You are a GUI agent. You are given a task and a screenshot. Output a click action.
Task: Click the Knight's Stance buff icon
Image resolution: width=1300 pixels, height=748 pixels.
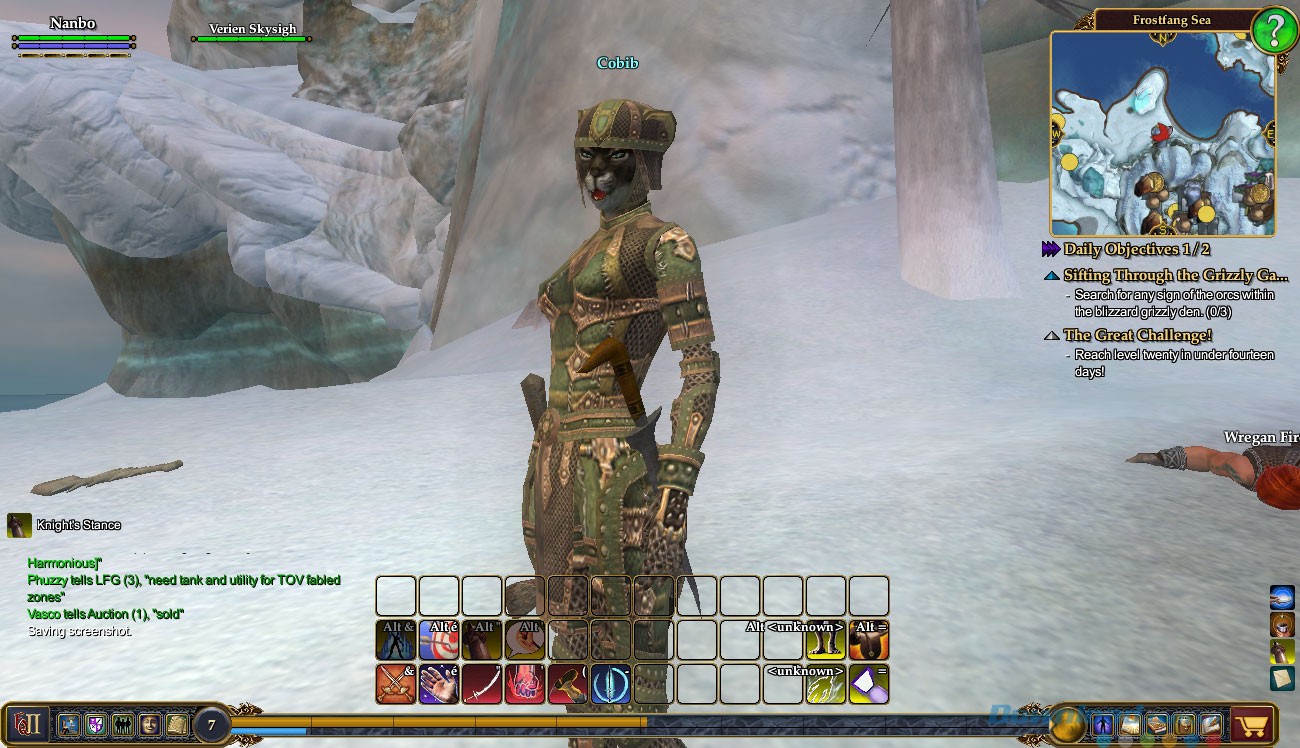pos(19,525)
